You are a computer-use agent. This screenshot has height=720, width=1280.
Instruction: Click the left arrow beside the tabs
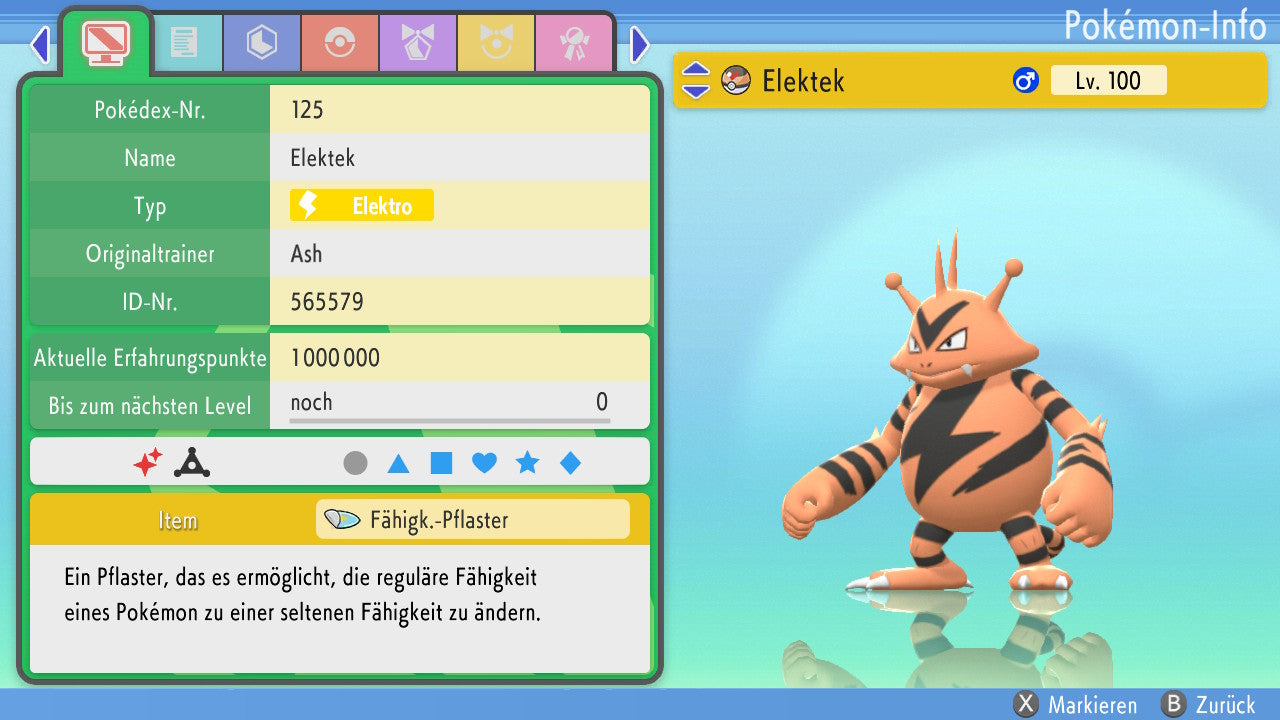(40, 44)
